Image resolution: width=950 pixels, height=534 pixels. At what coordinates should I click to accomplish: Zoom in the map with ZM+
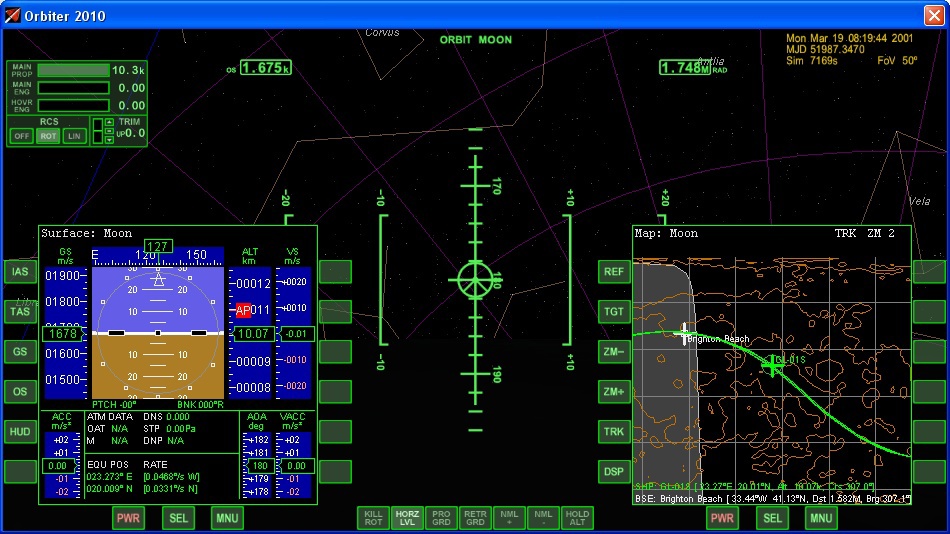pyautogui.click(x=613, y=392)
